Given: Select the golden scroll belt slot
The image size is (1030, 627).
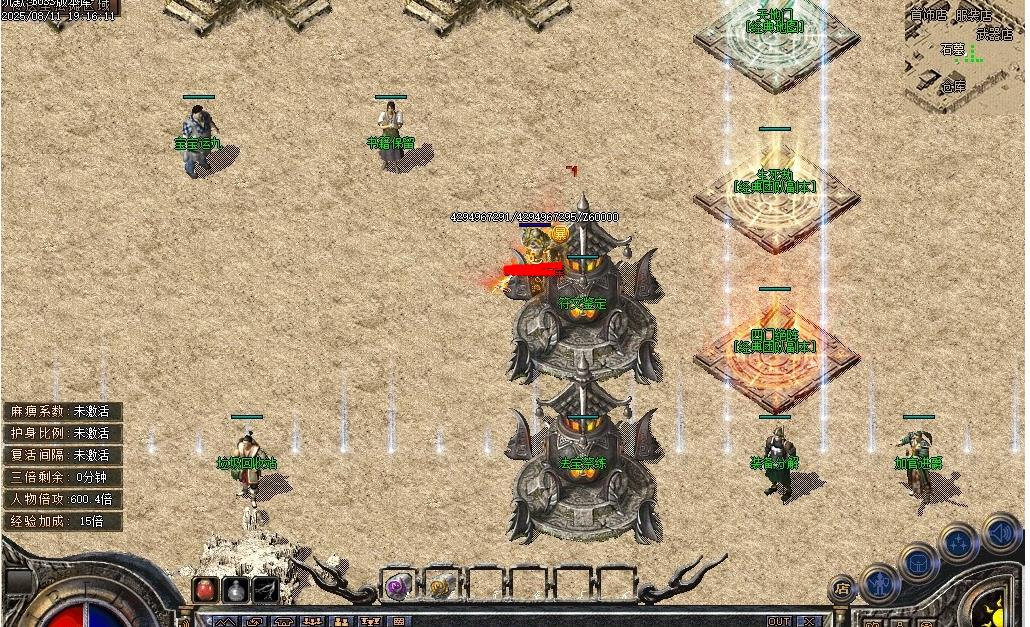Looking at the screenshot, I should 441,586.
